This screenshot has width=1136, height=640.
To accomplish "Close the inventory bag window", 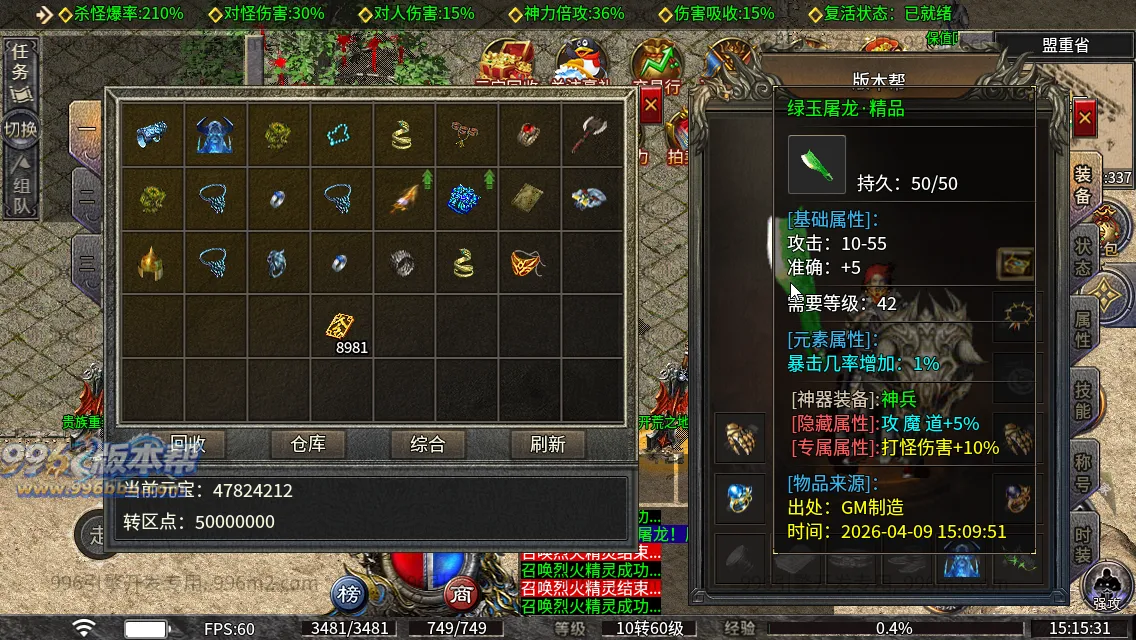I will [651, 104].
